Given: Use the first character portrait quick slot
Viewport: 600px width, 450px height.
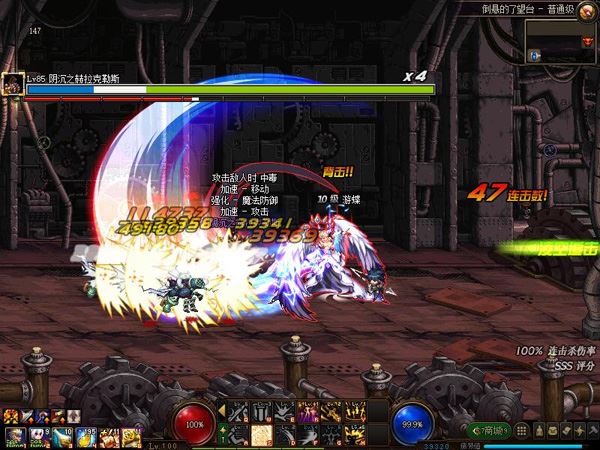Looking at the screenshot, I should 14,435.
